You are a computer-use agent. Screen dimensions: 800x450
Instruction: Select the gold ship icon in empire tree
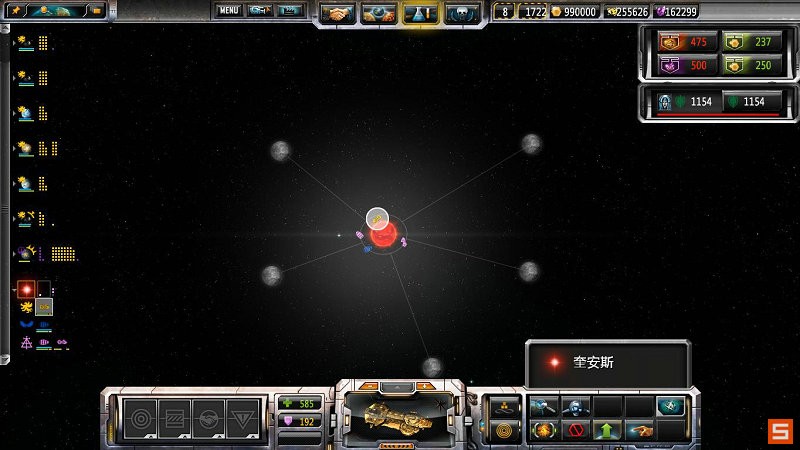click(43, 307)
